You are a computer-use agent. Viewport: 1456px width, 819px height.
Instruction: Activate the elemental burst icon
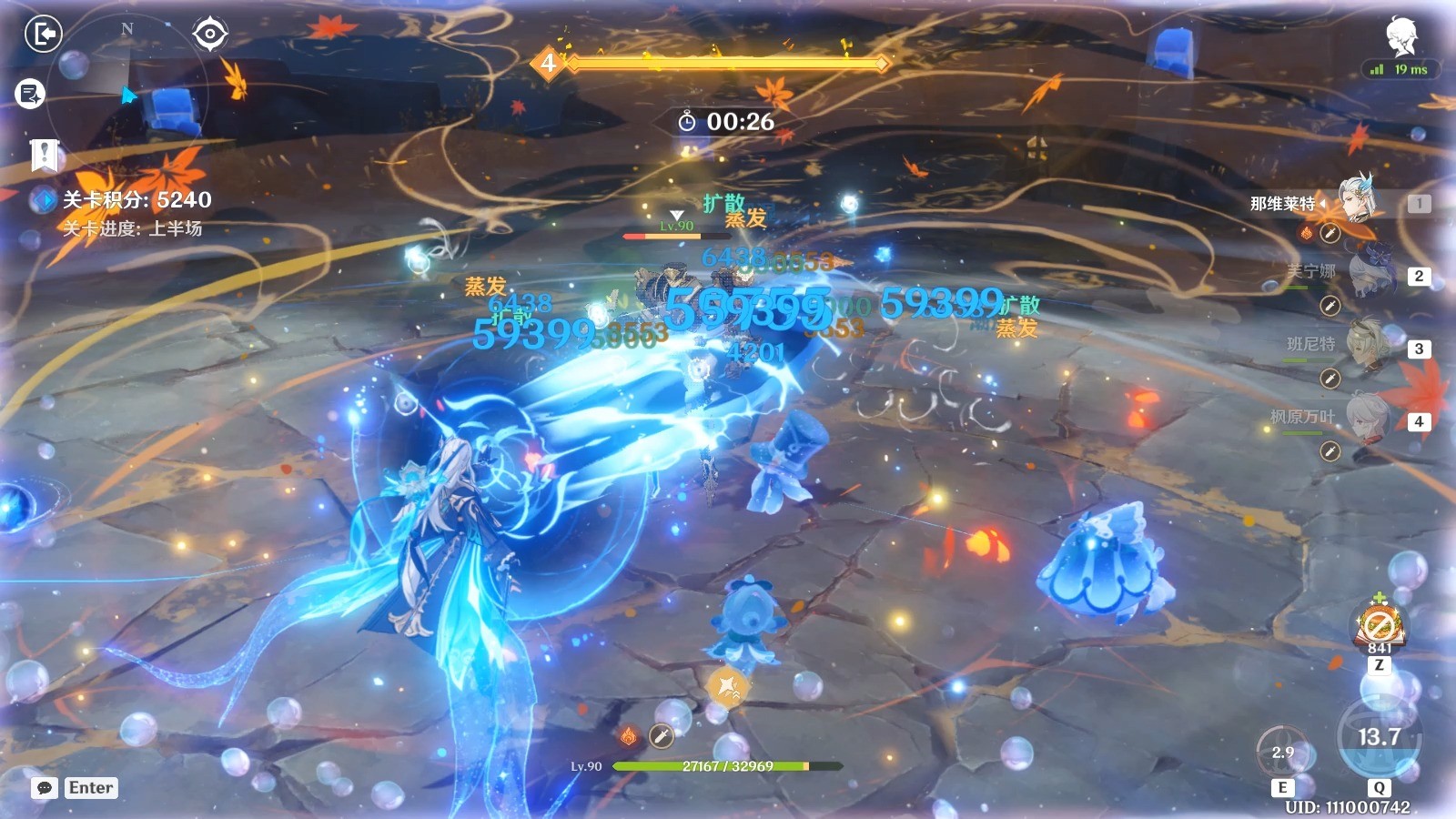pos(1379,735)
